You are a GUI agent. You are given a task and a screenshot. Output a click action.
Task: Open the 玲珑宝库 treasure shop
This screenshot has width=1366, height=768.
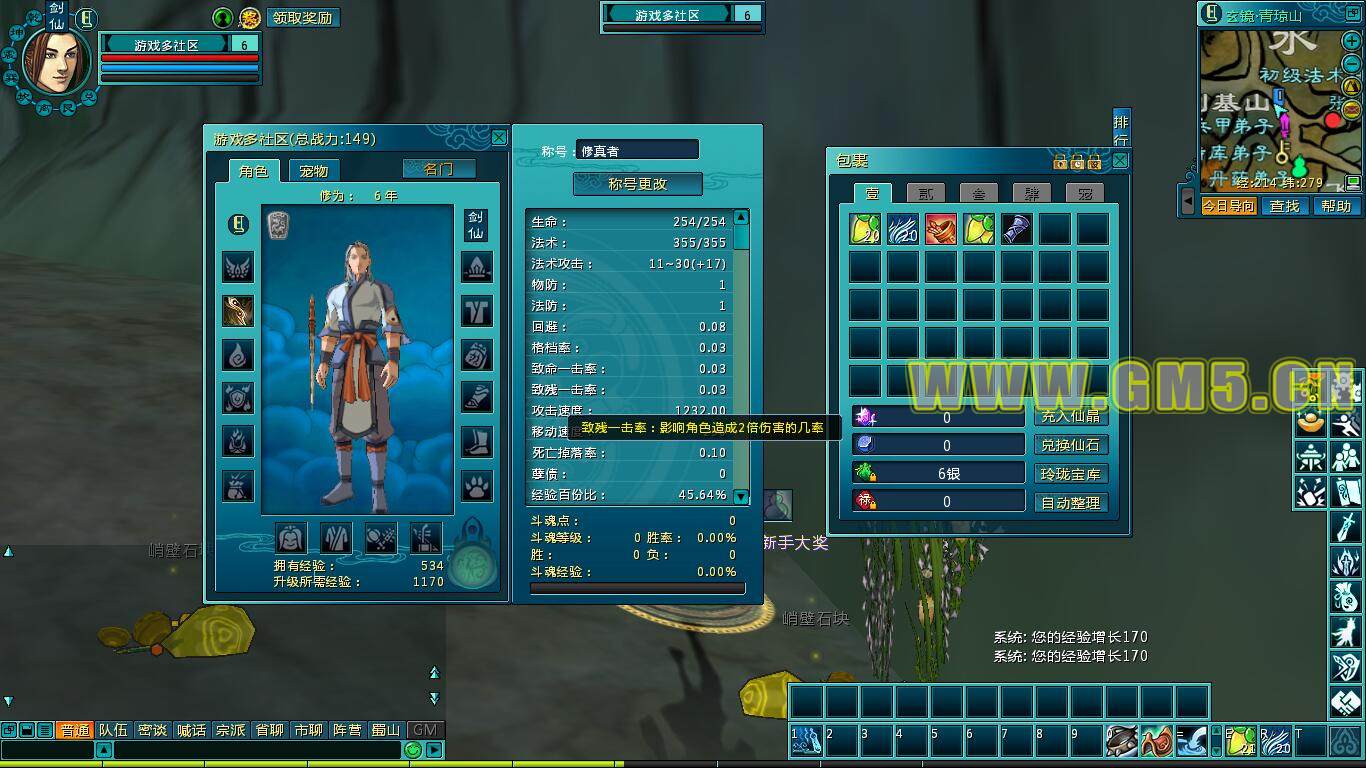pyautogui.click(x=1071, y=474)
